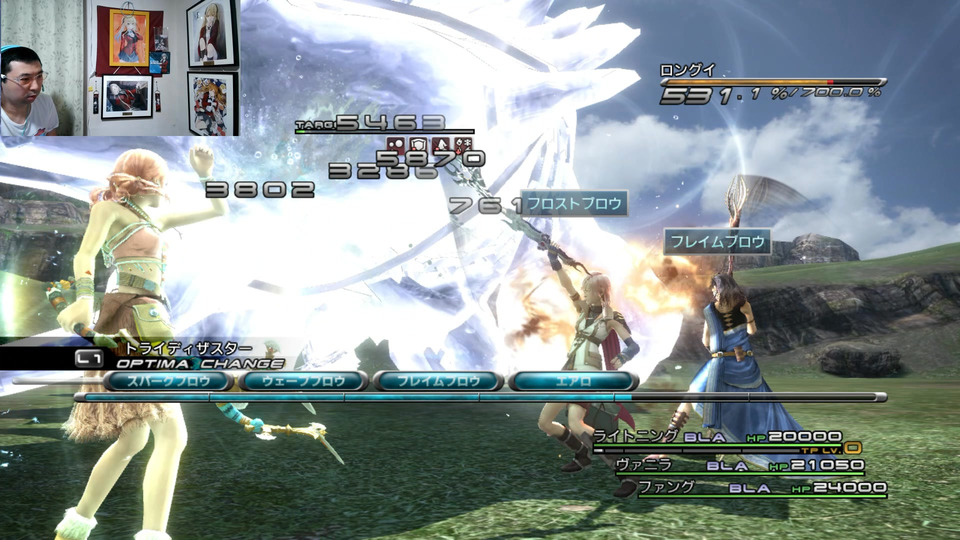Choose フレイムブロウ in the command queue
The image size is (960, 540).
point(437,381)
